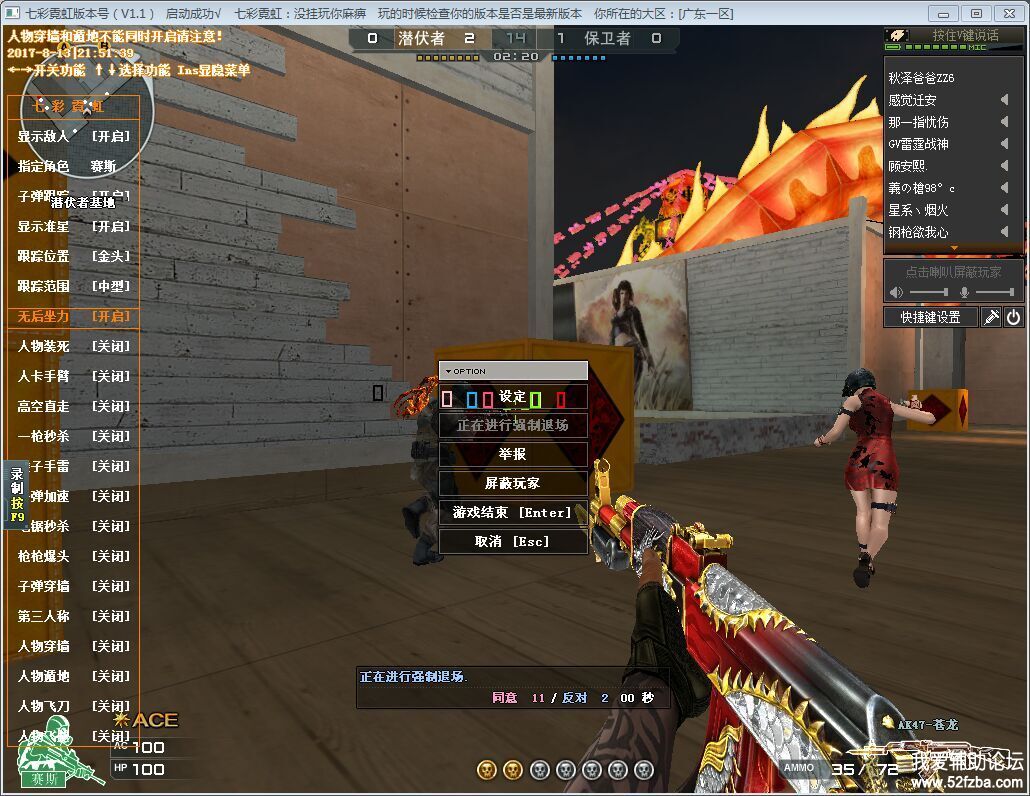The image size is (1030, 796).
Task: Cancel the option menu with 取消
Action: point(512,541)
